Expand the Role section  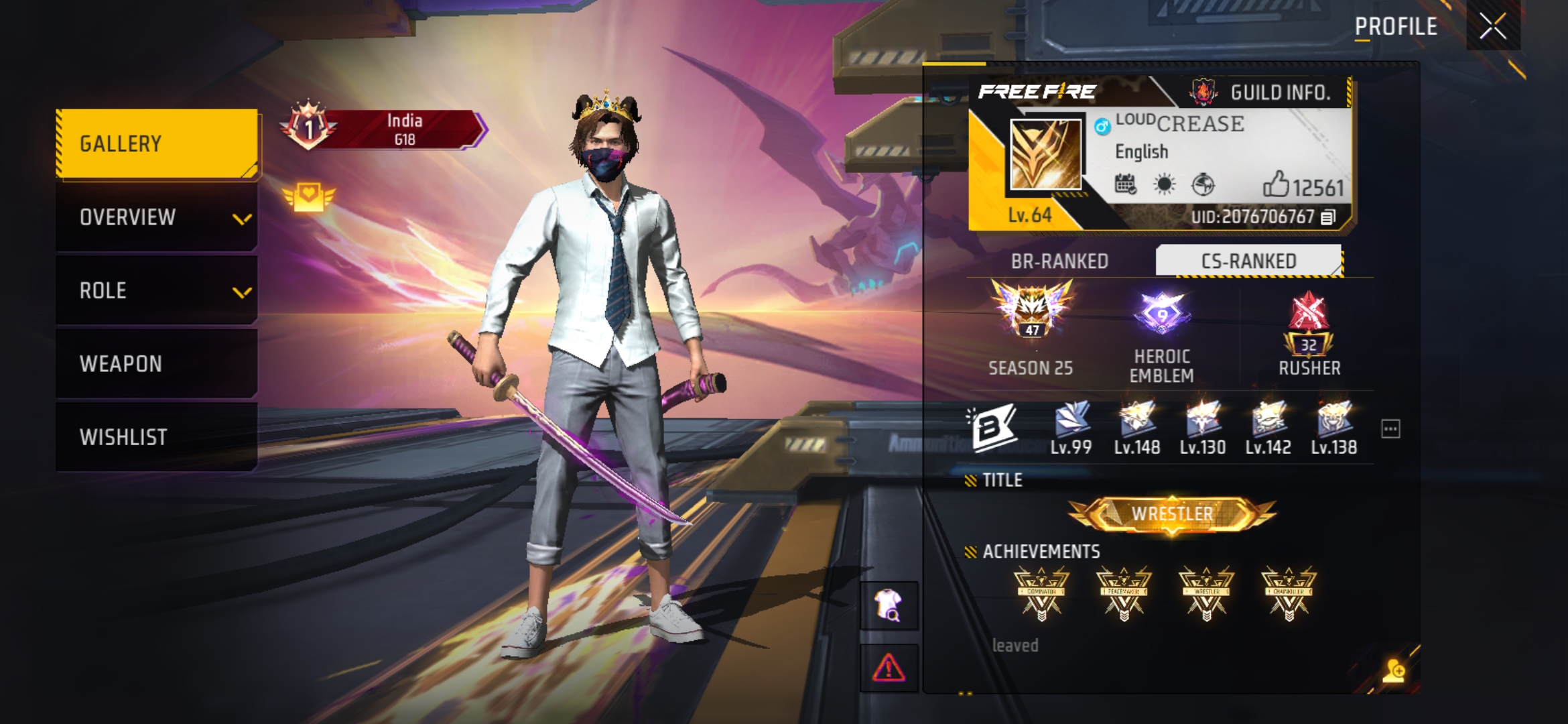coord(157,290)
